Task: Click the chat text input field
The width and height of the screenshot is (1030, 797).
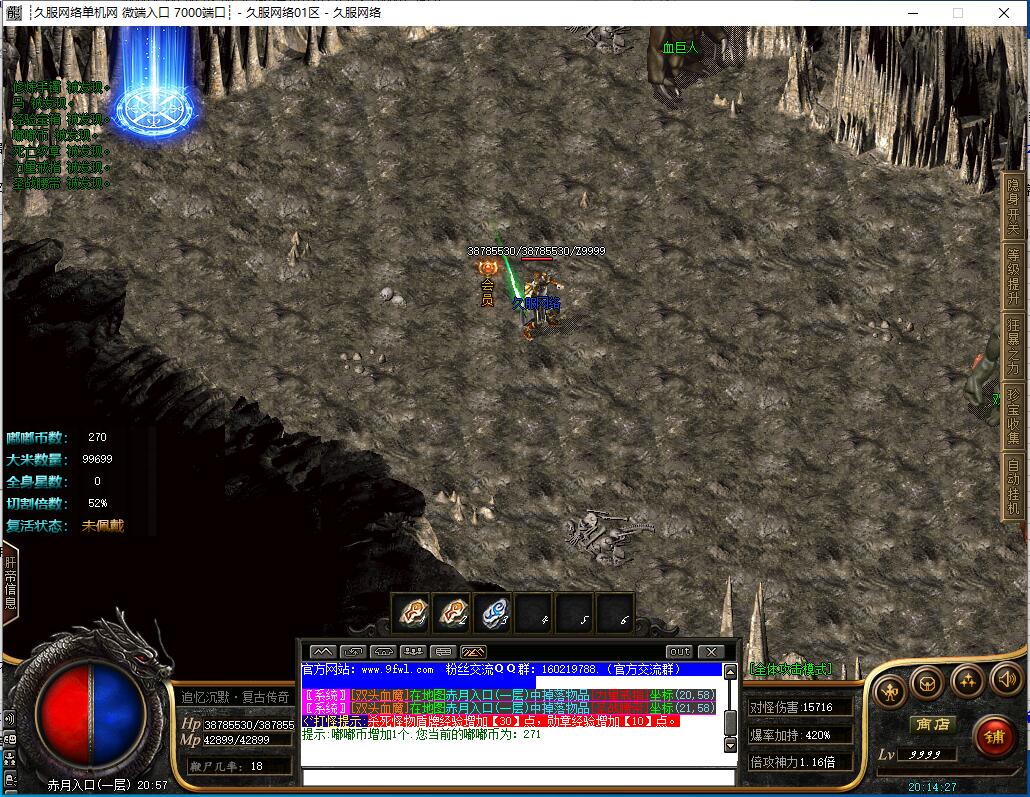Action: tap(518, 776)
